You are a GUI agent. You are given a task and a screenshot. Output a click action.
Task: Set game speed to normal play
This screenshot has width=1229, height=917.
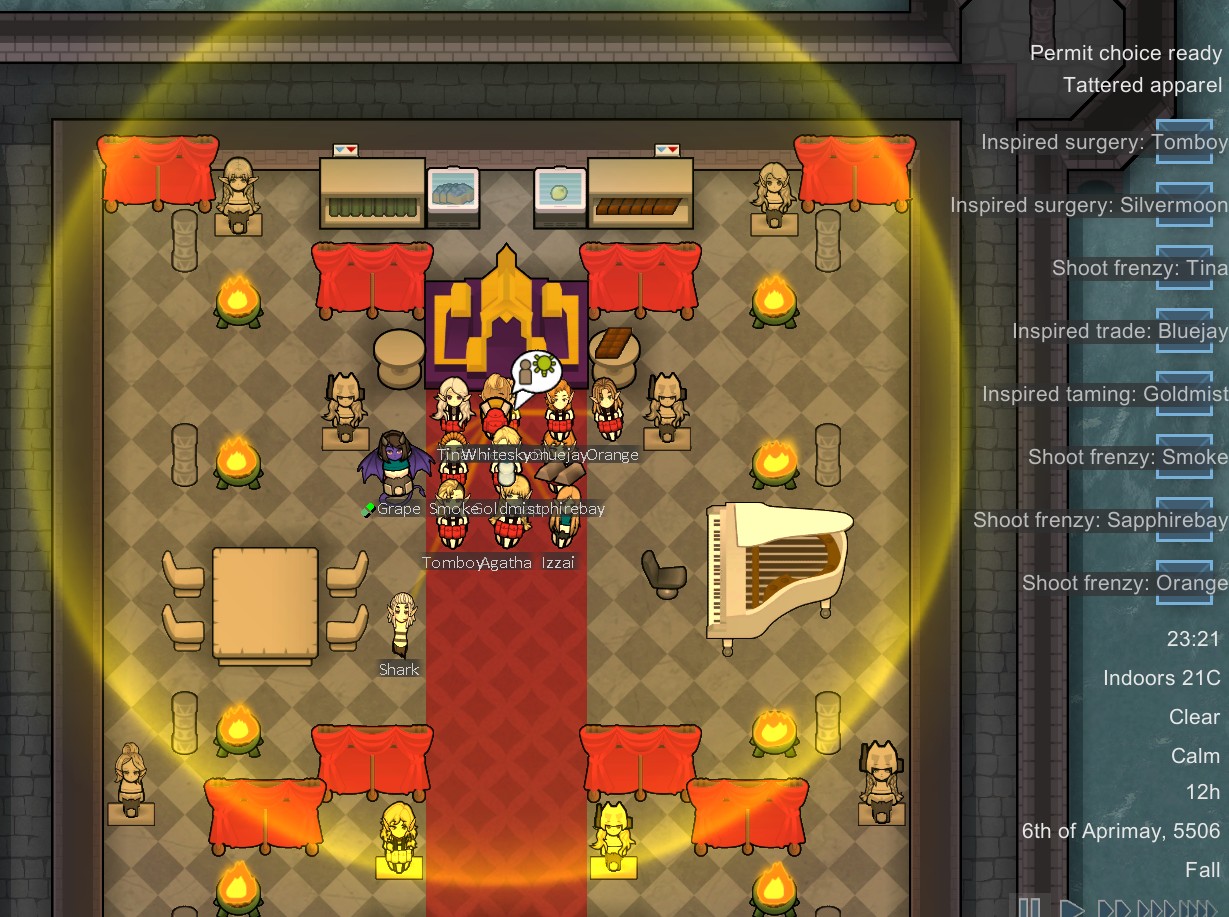[1072, 909]
